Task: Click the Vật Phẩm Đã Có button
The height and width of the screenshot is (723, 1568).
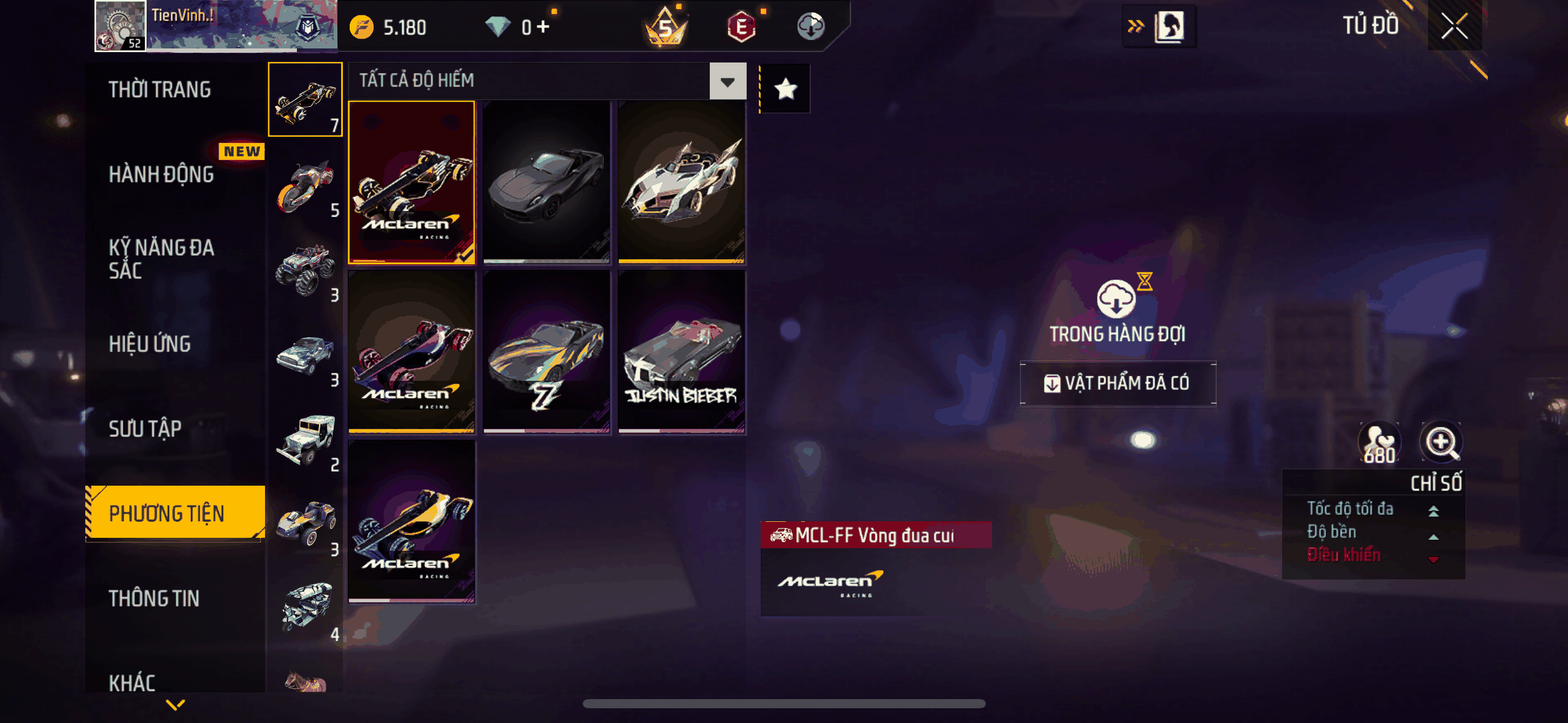Action: (1118, 383)
